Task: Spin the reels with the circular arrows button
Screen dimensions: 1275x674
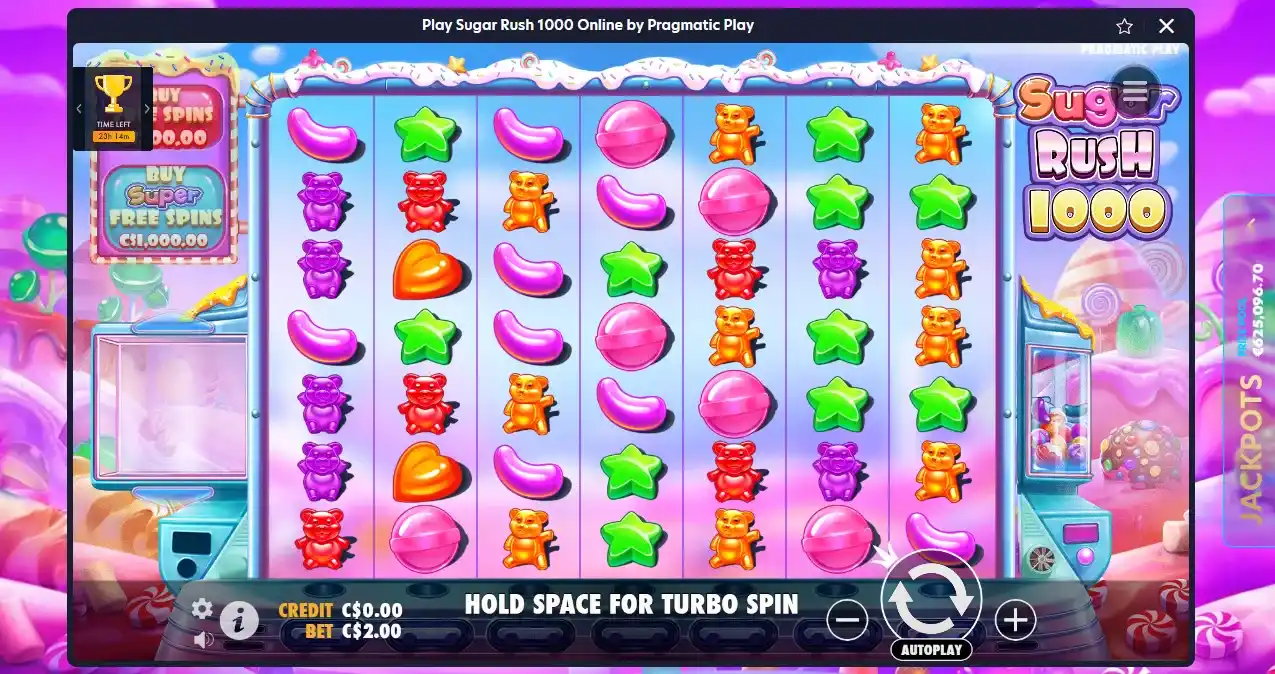Action: [931, 599]
